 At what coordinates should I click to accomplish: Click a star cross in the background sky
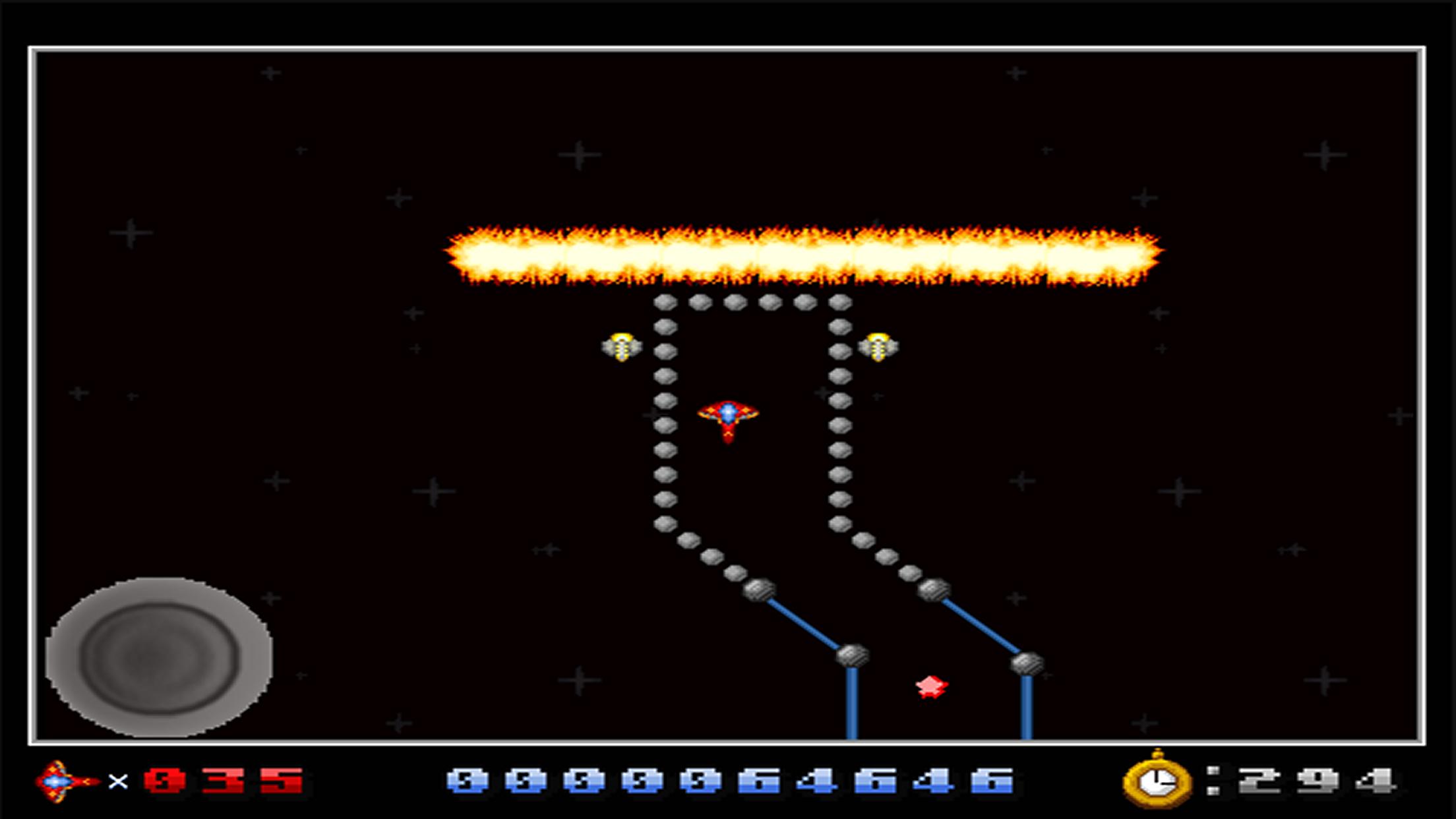577,156
